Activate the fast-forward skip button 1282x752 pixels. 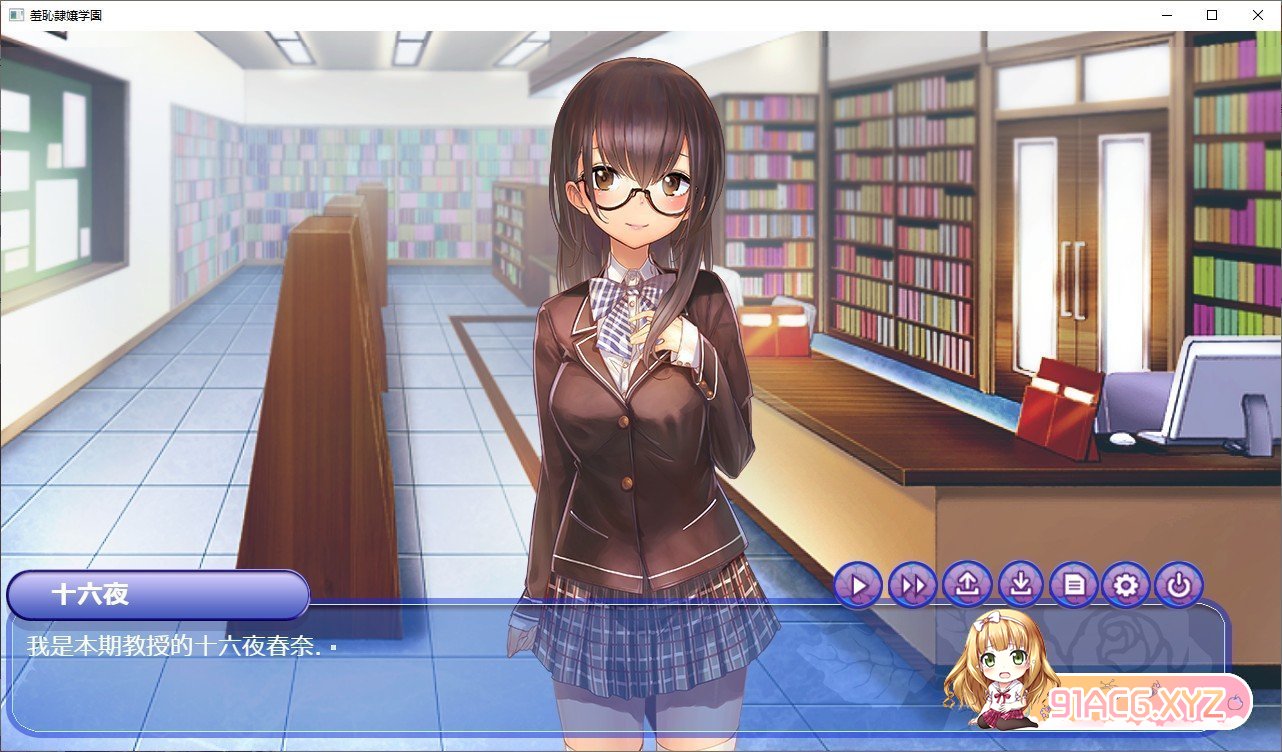(912, 585)
